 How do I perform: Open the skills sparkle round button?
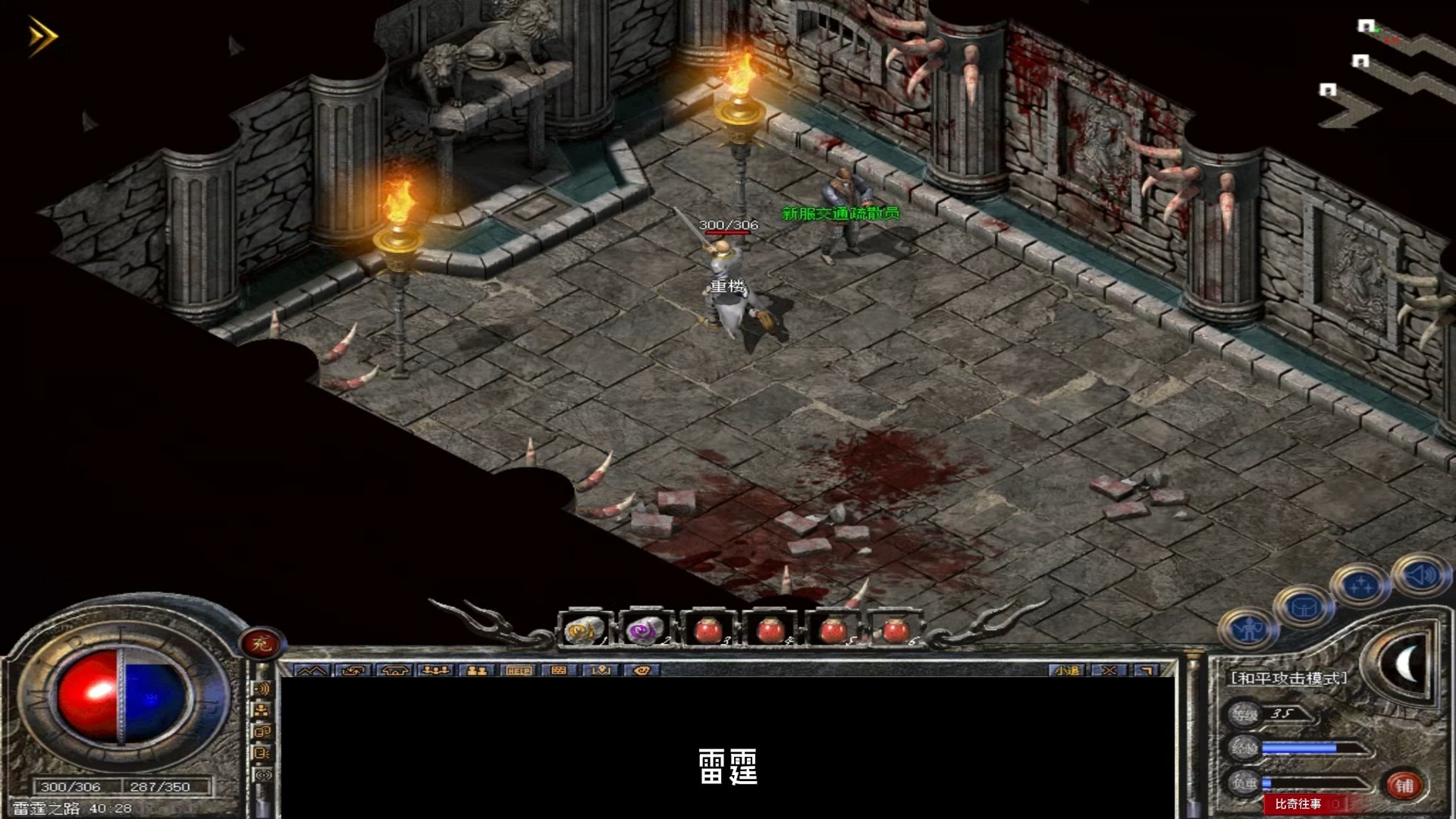click(1360, 585)
